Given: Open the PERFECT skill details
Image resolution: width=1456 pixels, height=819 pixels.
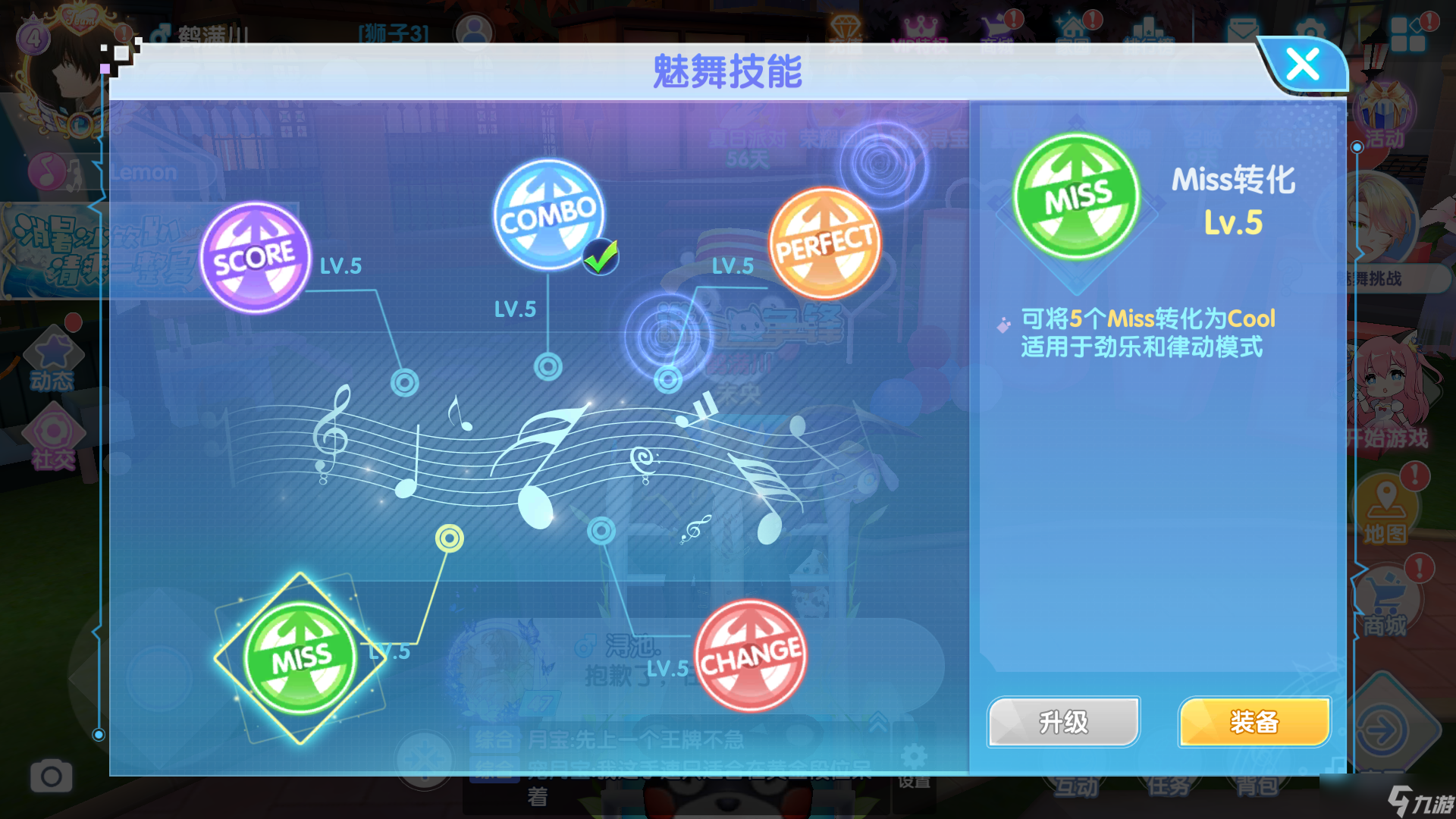Looking at the screenshot, I should click(824, 243).
